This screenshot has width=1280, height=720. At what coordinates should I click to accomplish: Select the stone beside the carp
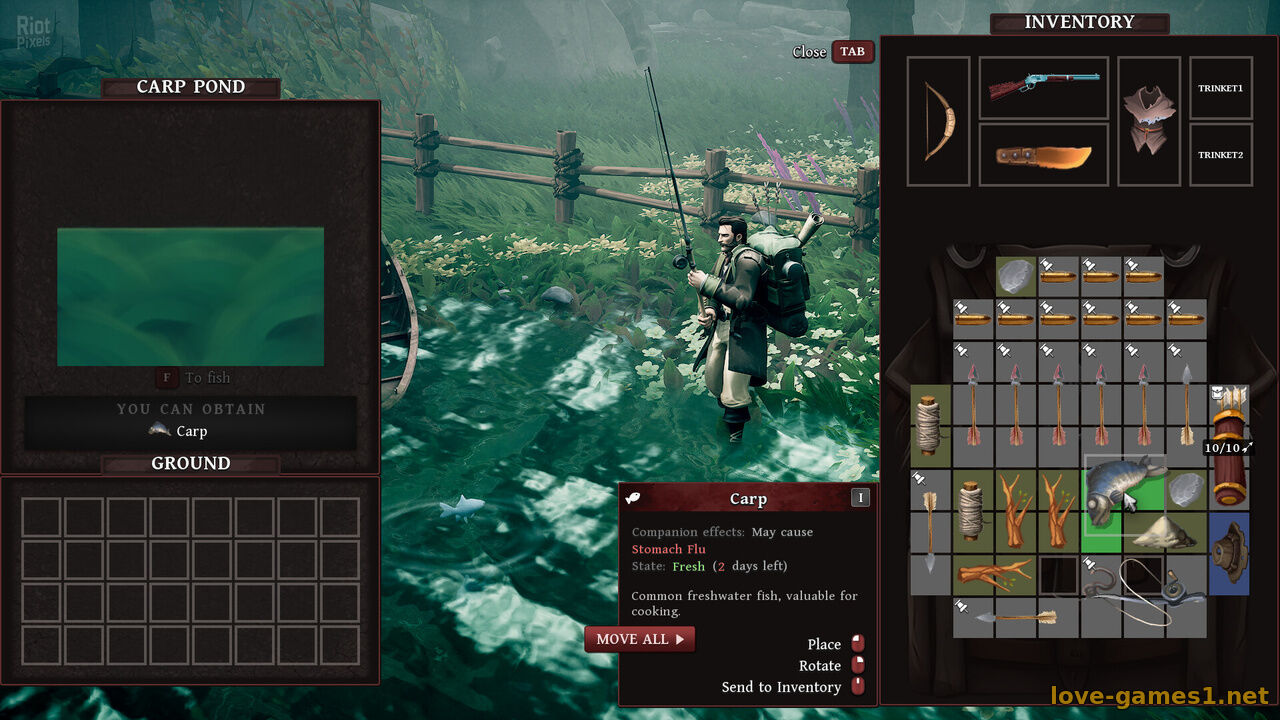point(1187,490)
